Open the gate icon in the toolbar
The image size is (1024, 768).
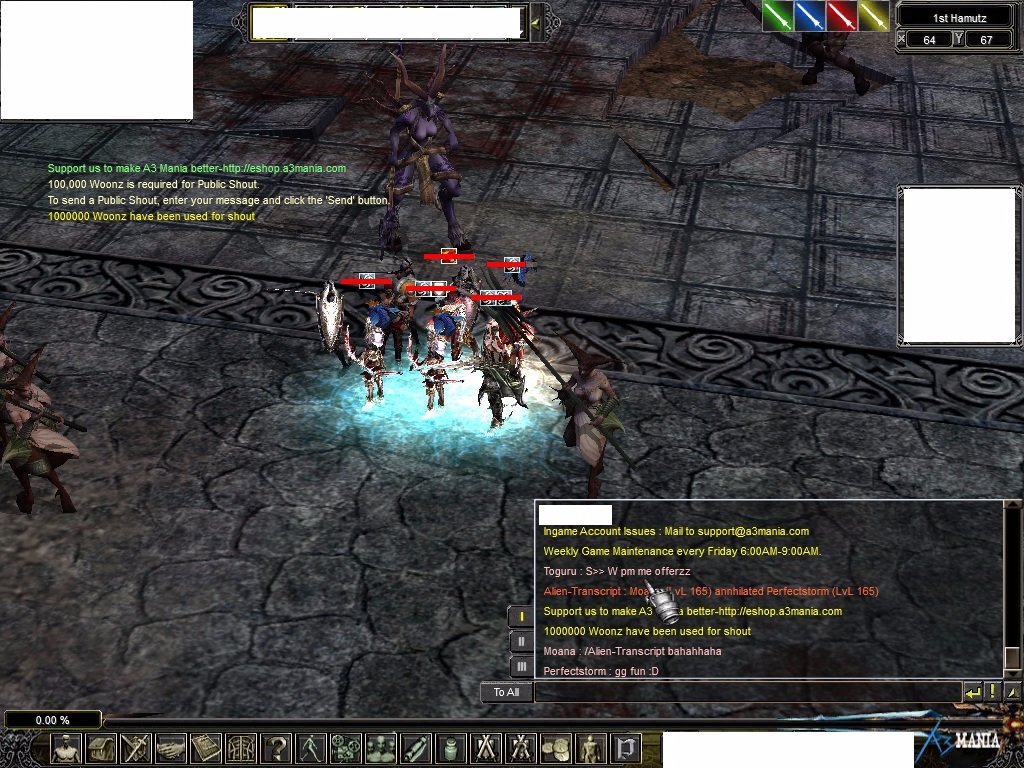[241, 748]
